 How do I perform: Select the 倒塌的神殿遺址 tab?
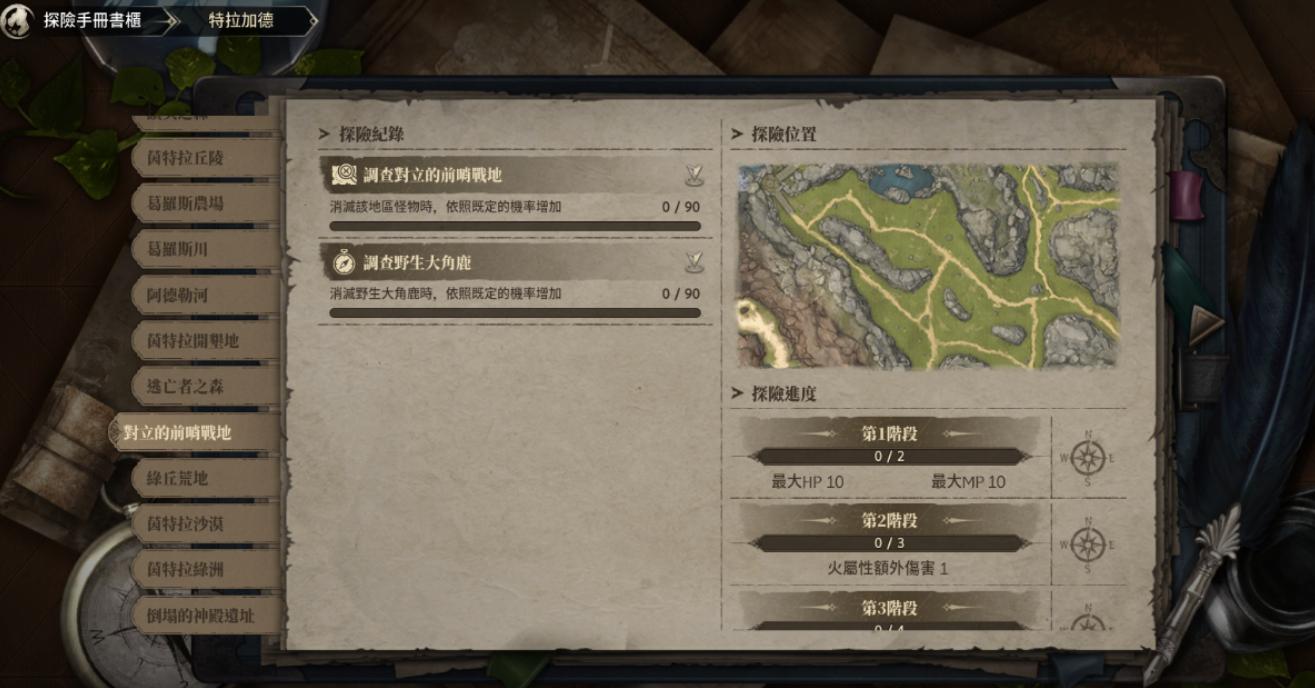201,616
